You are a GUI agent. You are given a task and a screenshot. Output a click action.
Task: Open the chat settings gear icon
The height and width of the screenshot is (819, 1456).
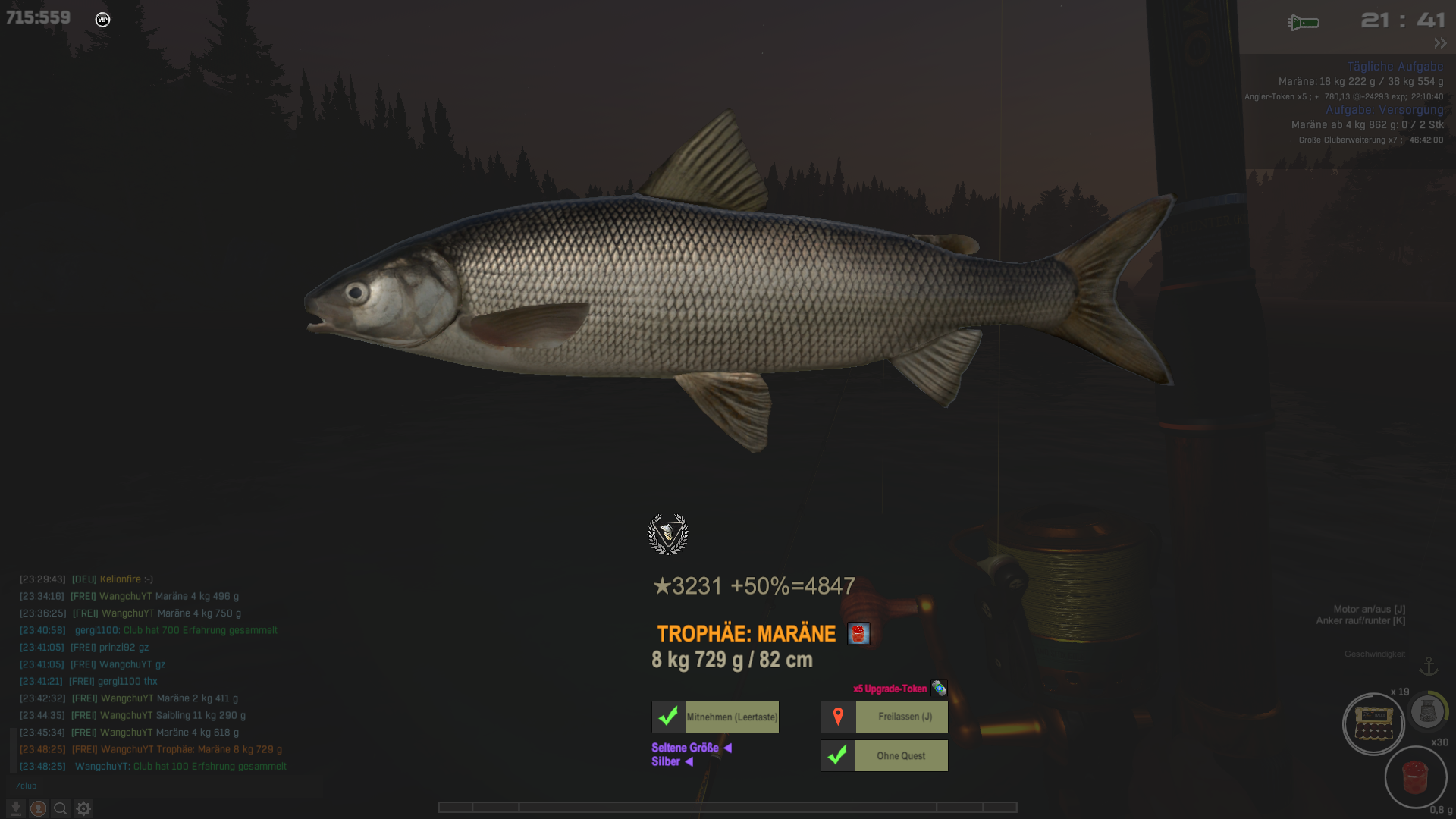pos(83,808)
